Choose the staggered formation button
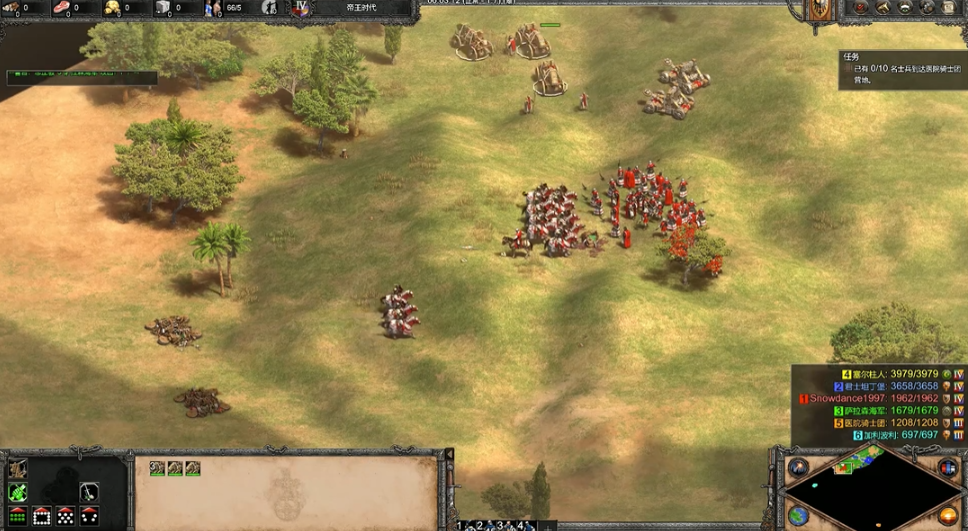This screenshot has width=968, height=531. pos(66,516)
